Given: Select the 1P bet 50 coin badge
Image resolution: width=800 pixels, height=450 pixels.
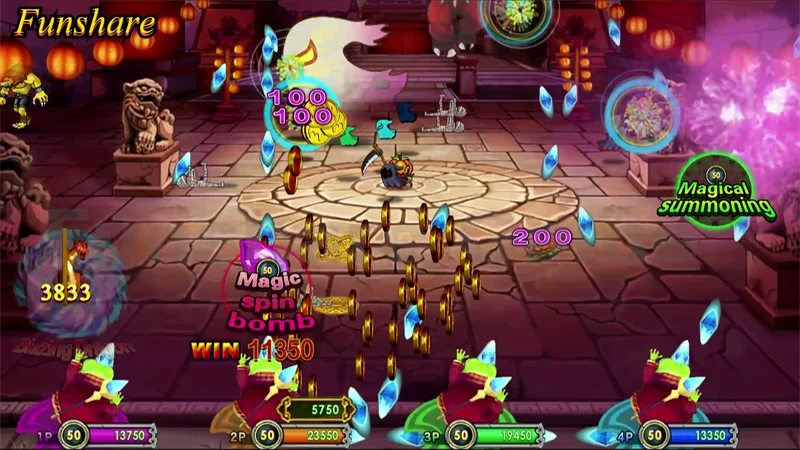Looking at the screenshot, I should coord(72,435).
